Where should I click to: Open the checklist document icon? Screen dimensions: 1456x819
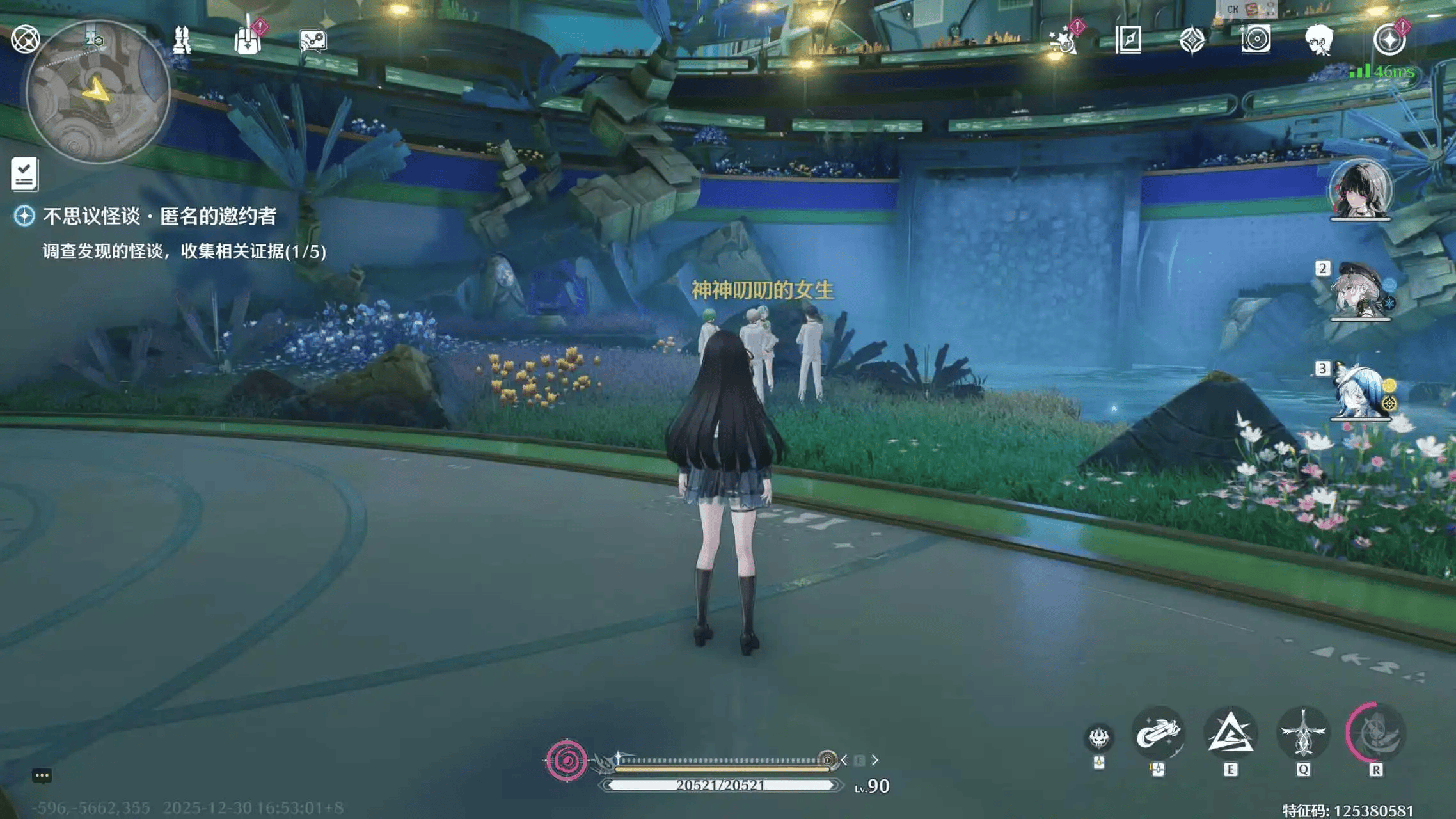pos(25,174)
